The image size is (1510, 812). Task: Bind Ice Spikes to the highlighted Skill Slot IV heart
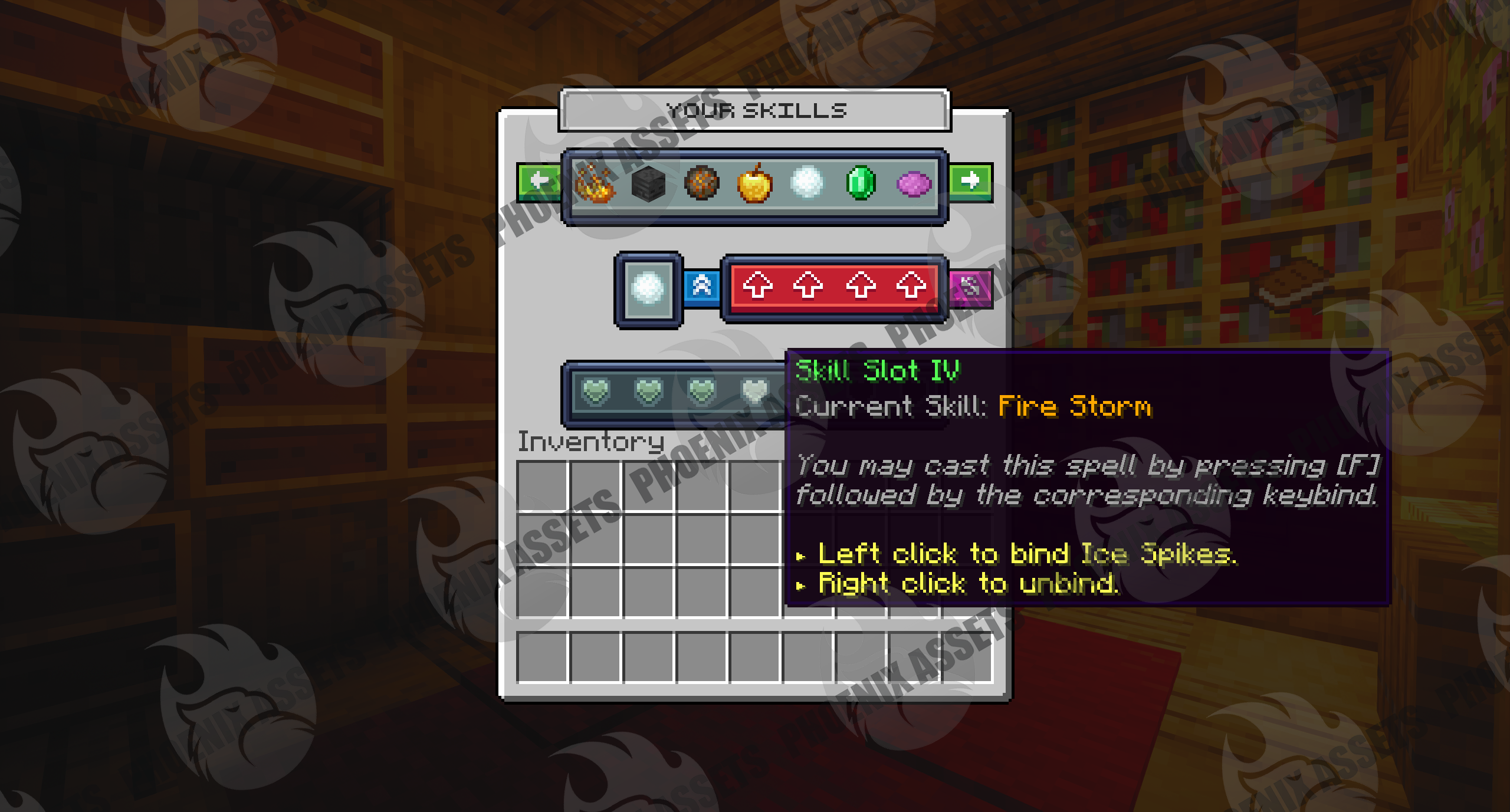[x=754, y=391]
